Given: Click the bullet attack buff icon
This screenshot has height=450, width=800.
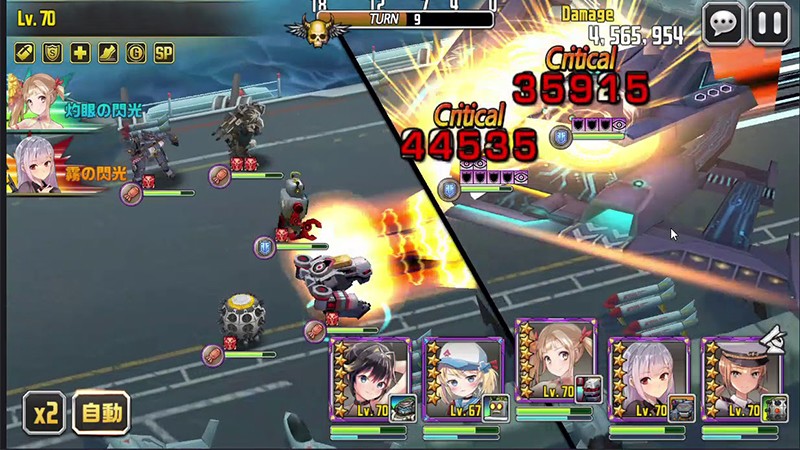Looking at the screenshot, I should (x=25, y=52).
